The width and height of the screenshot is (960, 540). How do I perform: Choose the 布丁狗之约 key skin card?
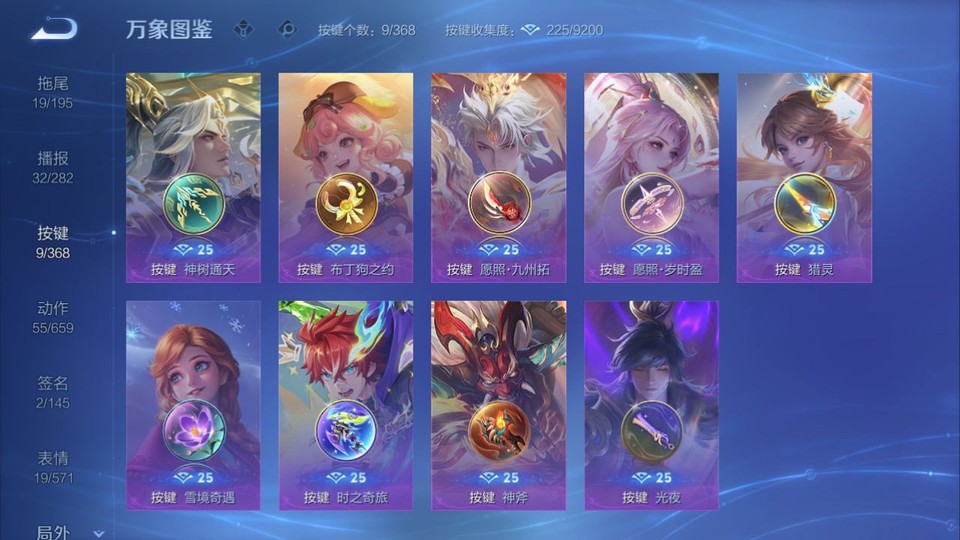pyautogui.click(x=346, y=177)
